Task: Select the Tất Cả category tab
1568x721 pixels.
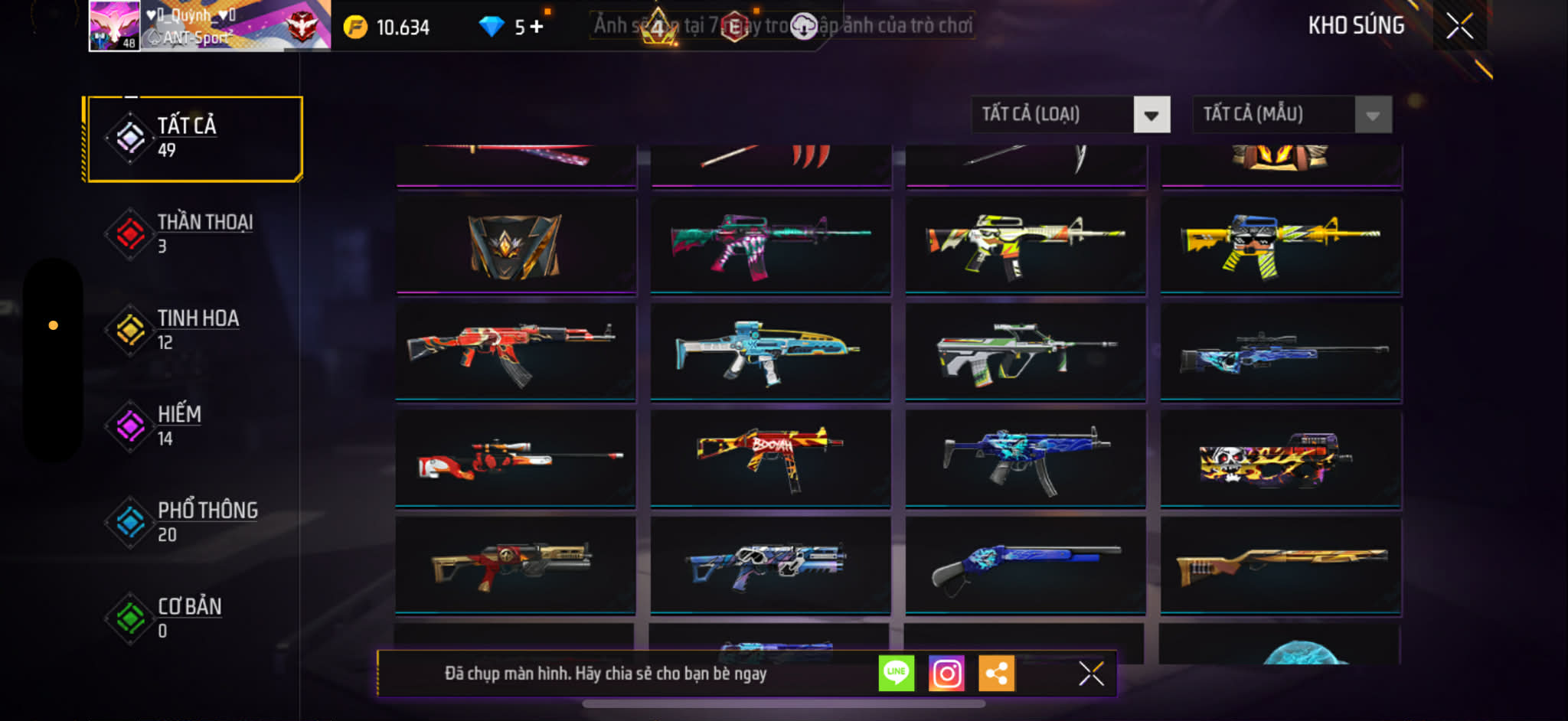Action: coord(194,139)
